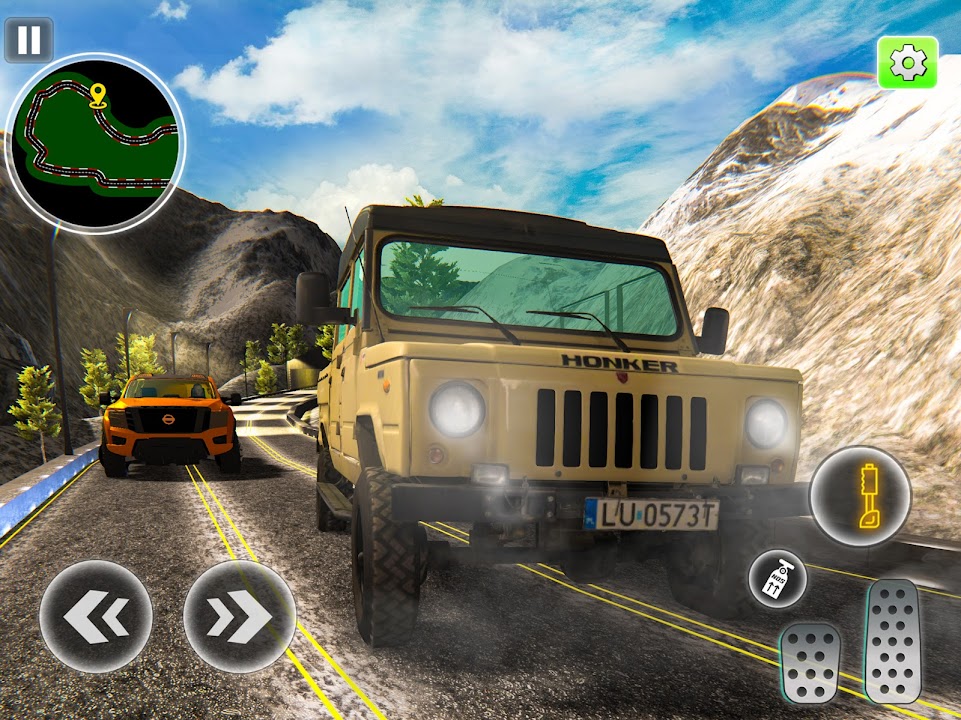
Task: Steer left with the left arrow button
Action: (96, 615)
